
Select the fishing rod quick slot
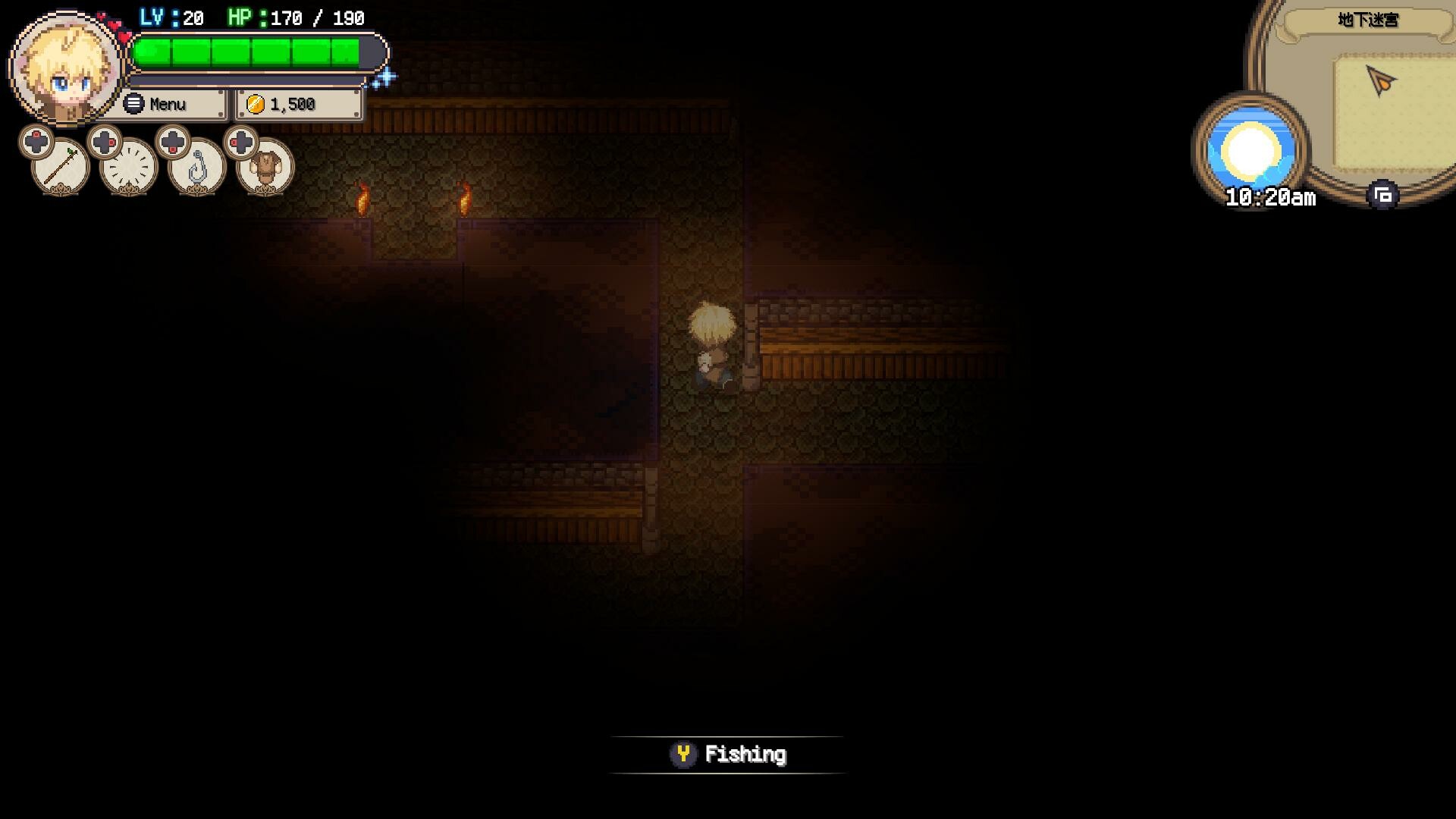point(61,165)
